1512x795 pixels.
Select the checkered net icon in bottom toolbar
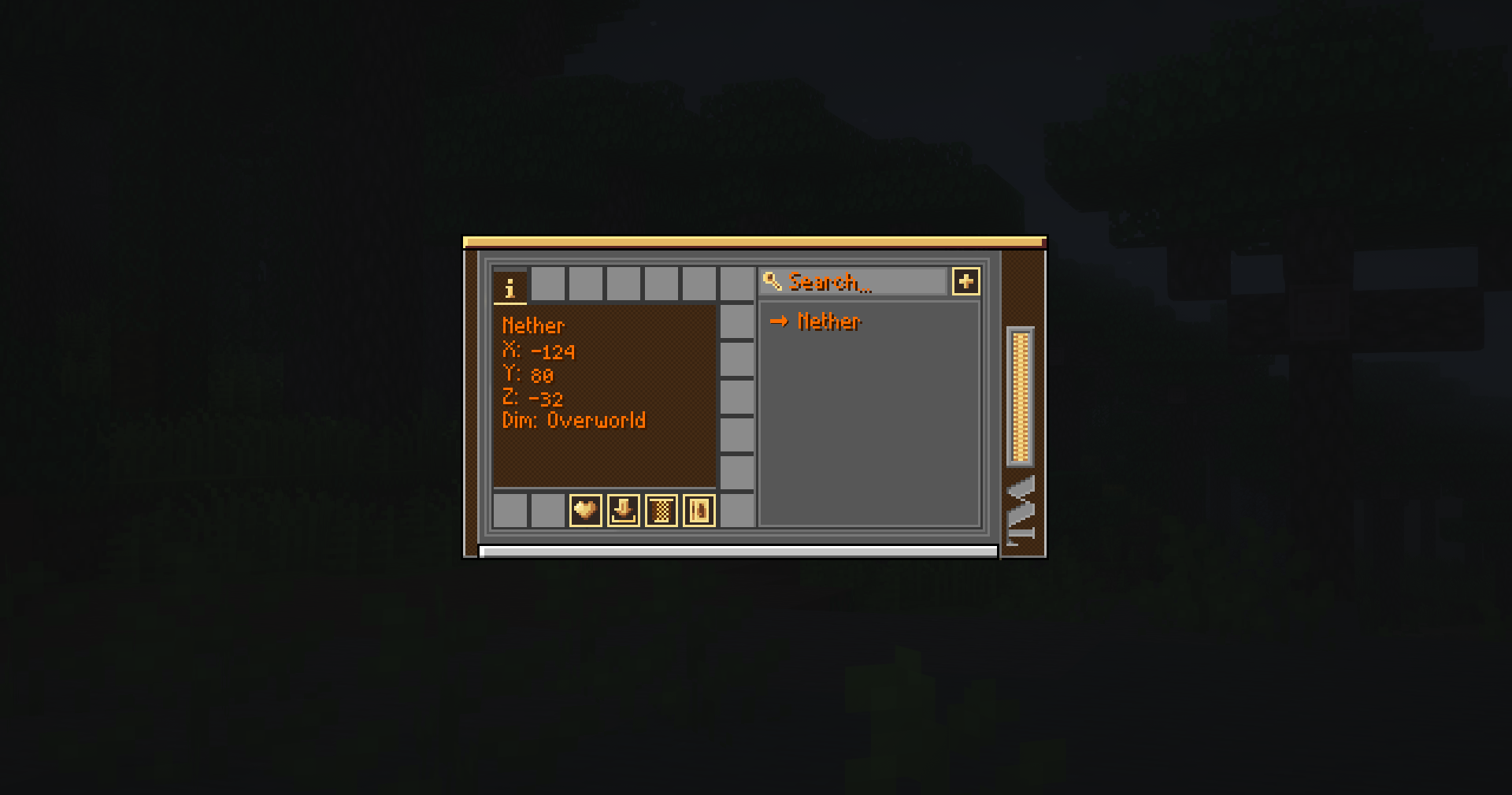(661, 511)
